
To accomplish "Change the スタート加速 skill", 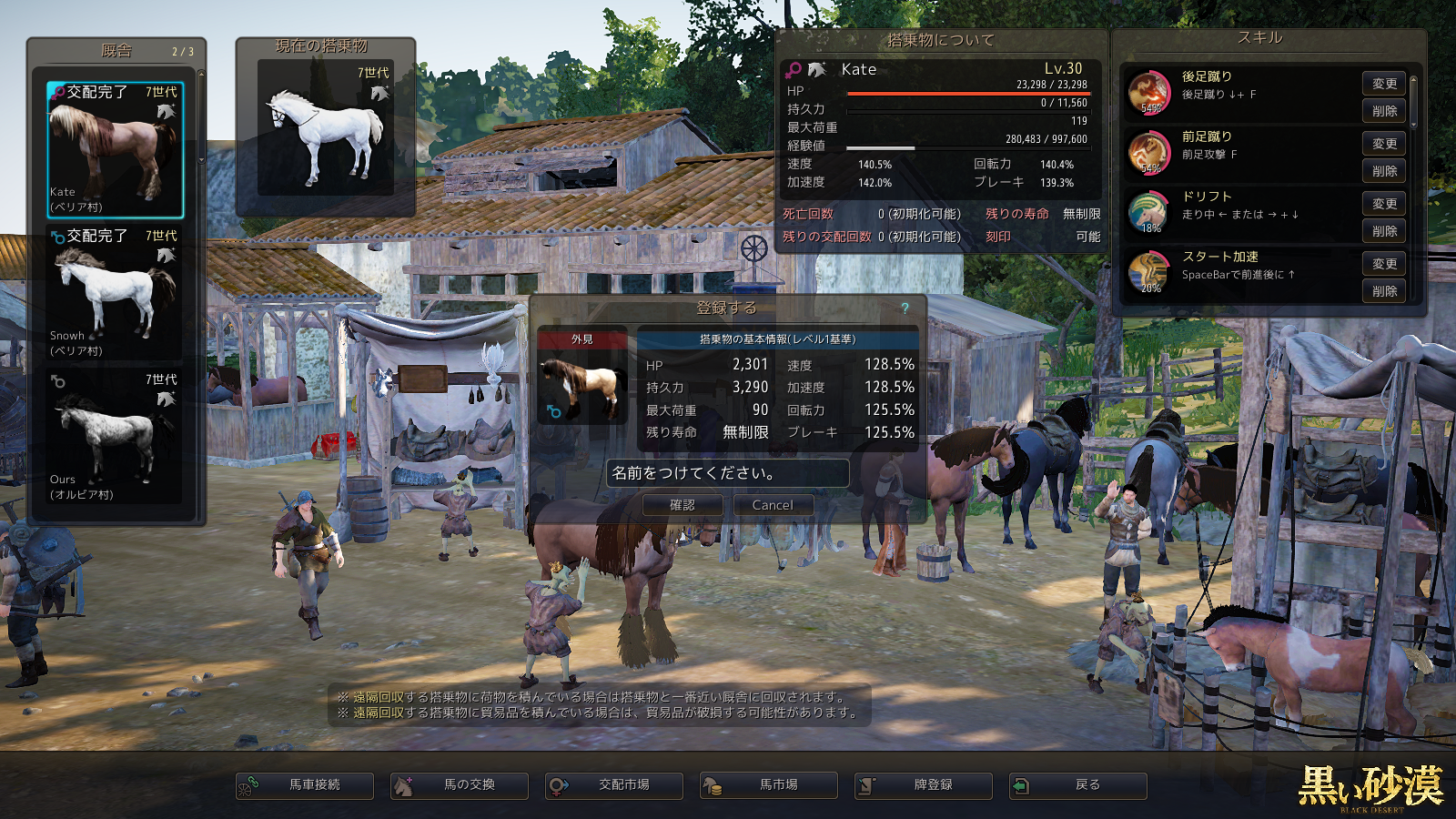I will coord(1384,264).
